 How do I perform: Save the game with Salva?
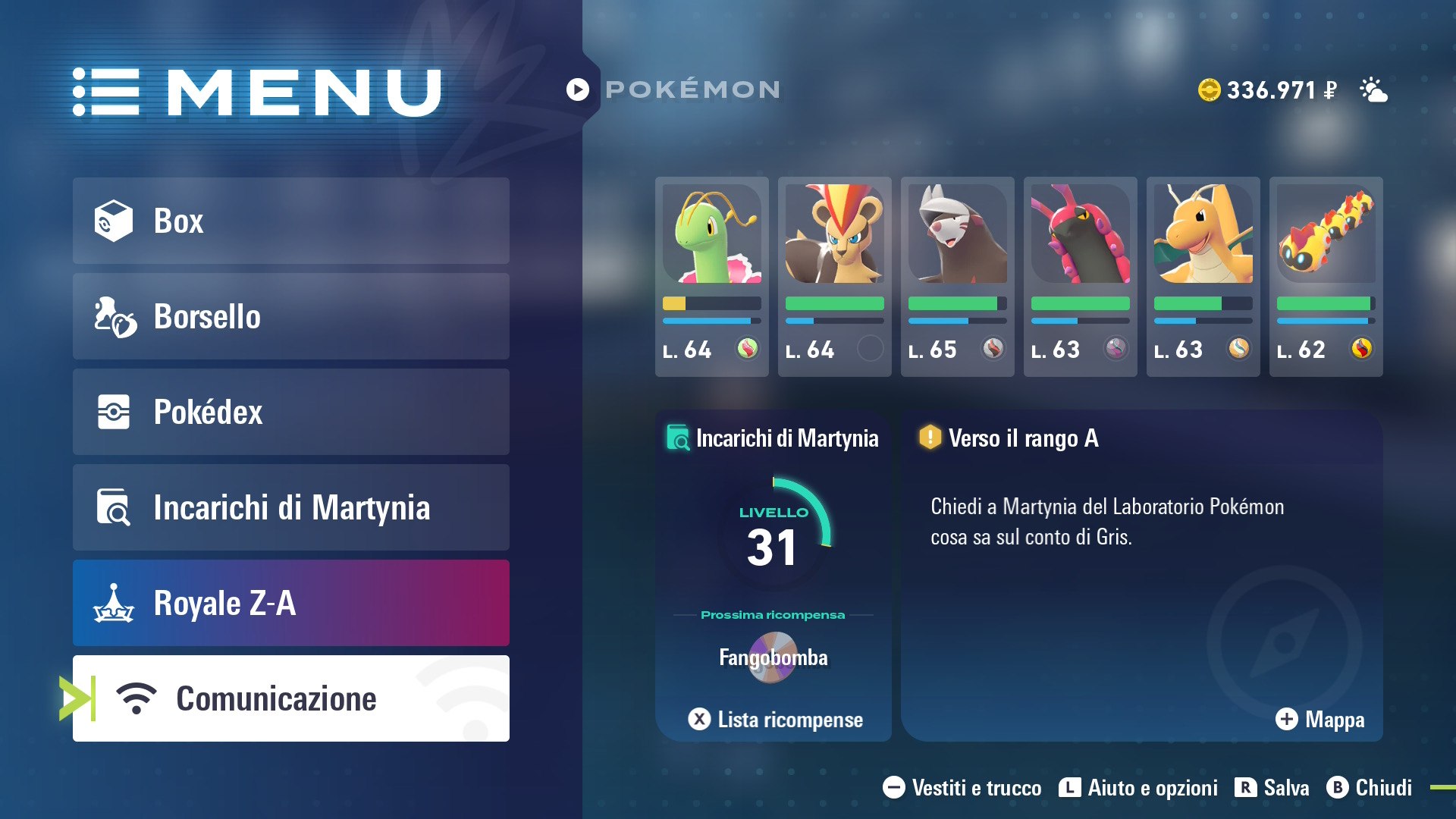coord(1272,788)
